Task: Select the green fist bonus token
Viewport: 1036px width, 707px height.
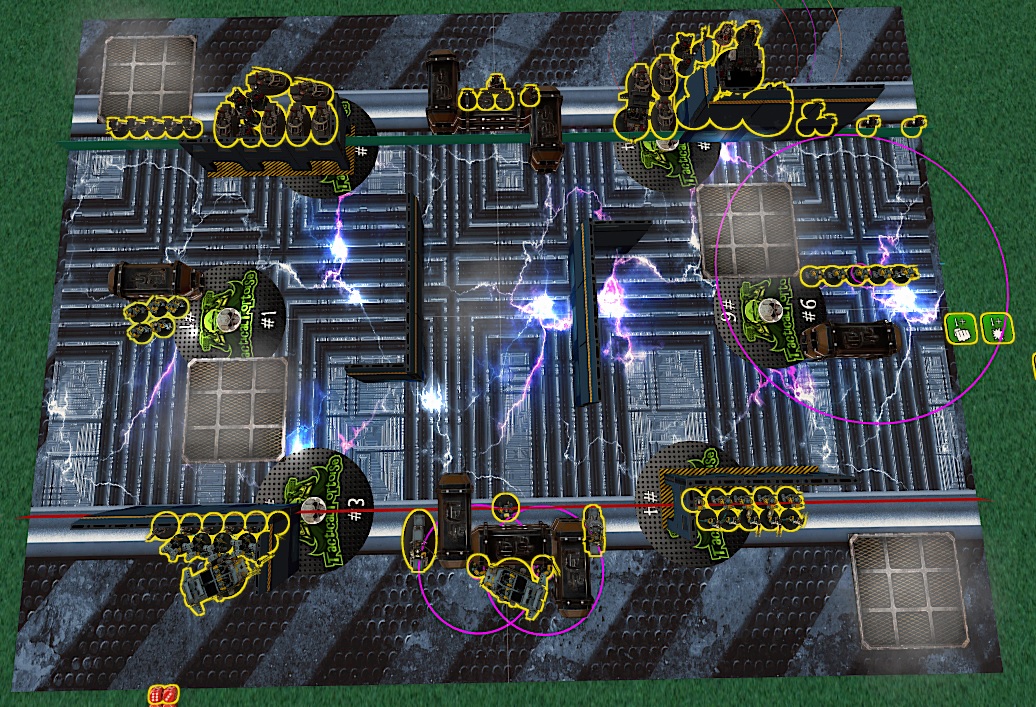Action: click(962, 328)
